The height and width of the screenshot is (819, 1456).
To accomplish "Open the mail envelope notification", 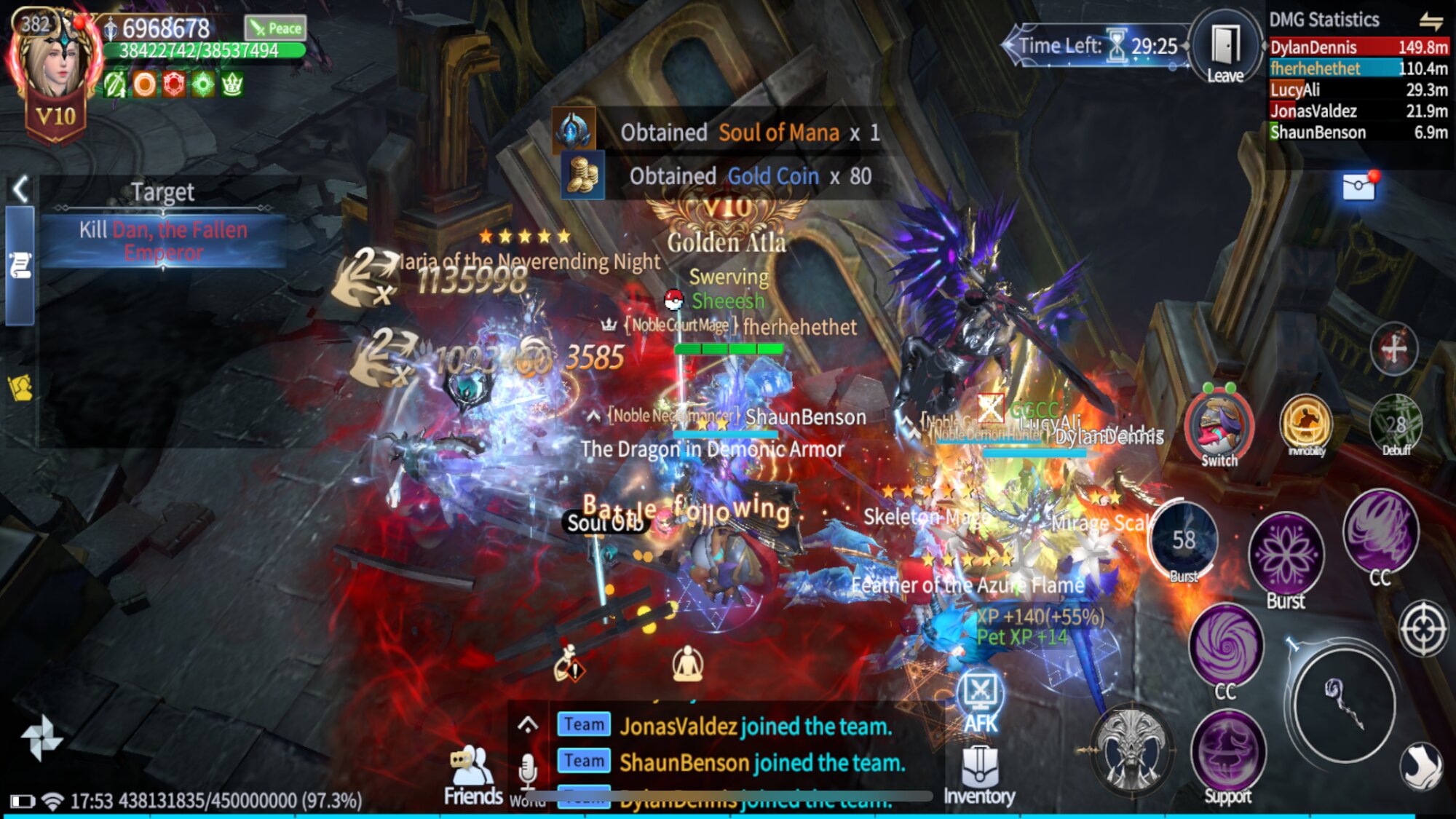I will 1358,187.
